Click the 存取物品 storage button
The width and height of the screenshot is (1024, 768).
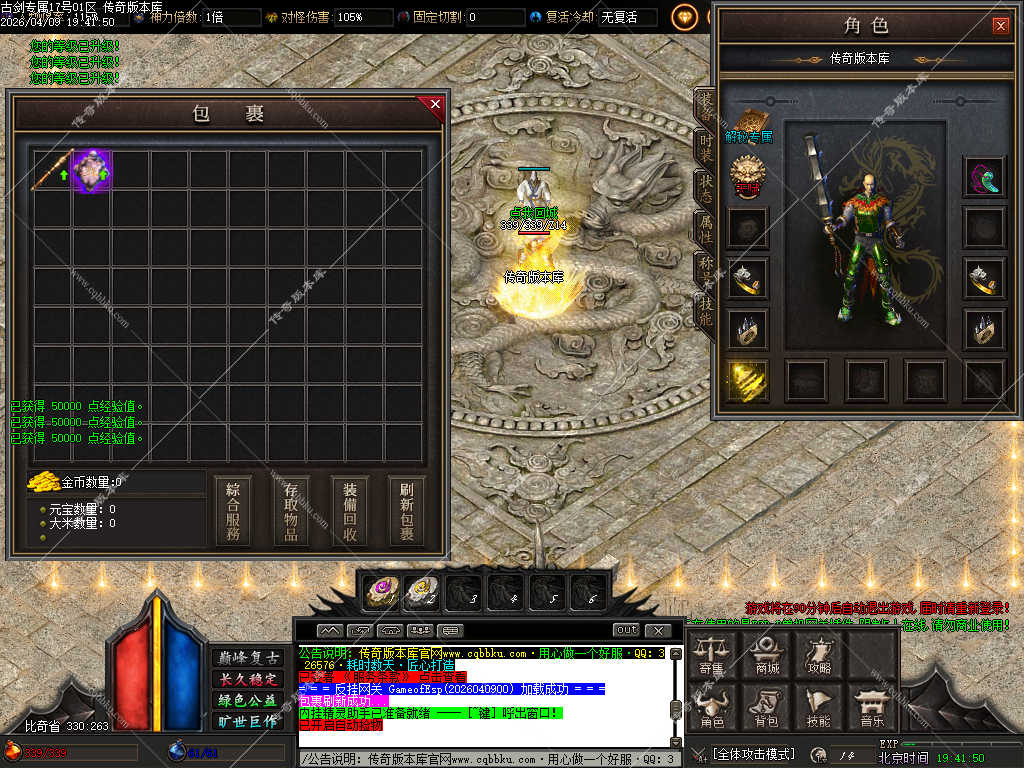pyautogui.click(x=291, y=511)
